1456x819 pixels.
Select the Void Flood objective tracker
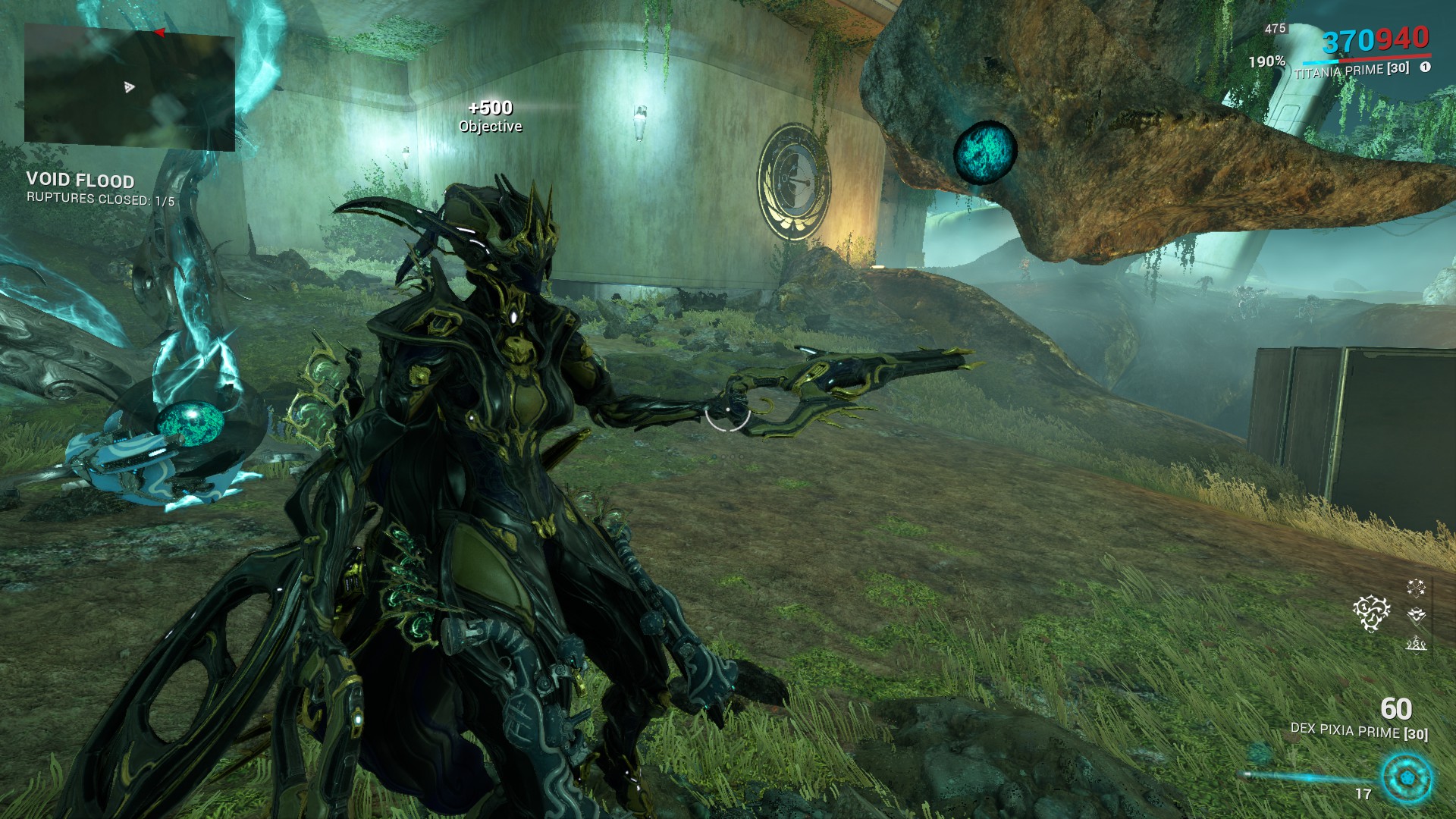click(x=80, y=180)
